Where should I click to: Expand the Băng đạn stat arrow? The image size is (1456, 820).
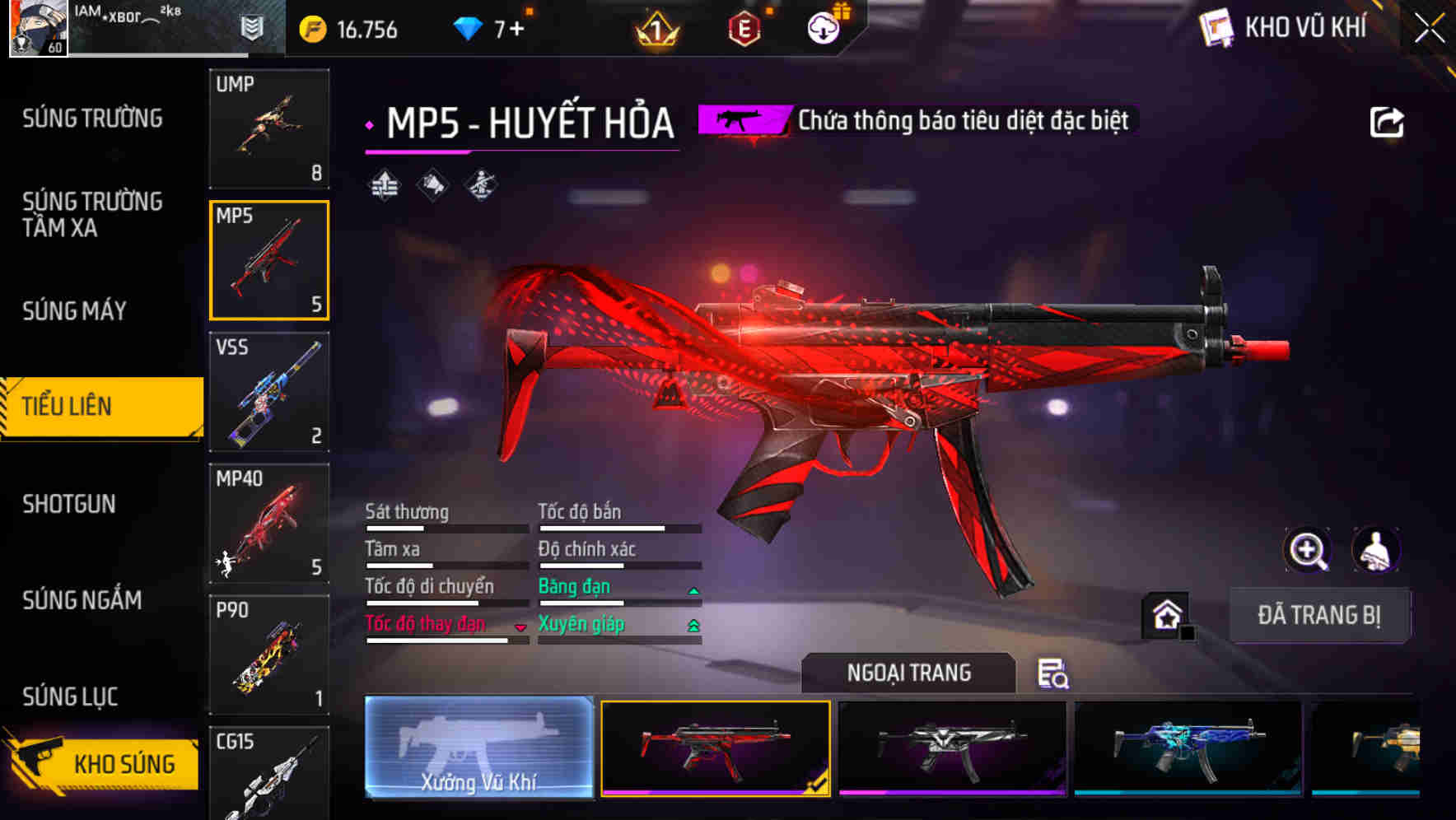[692, 590]
